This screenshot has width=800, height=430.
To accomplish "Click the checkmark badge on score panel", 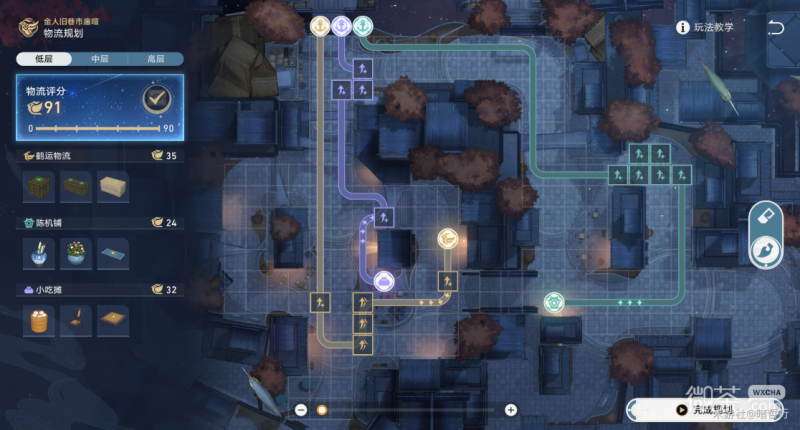I will pos(154,98).
